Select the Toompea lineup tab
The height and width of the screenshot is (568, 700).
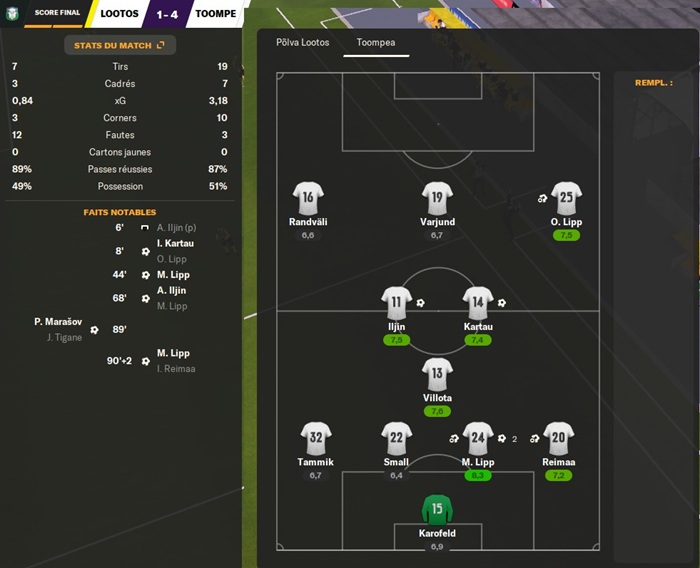(376, 43)
